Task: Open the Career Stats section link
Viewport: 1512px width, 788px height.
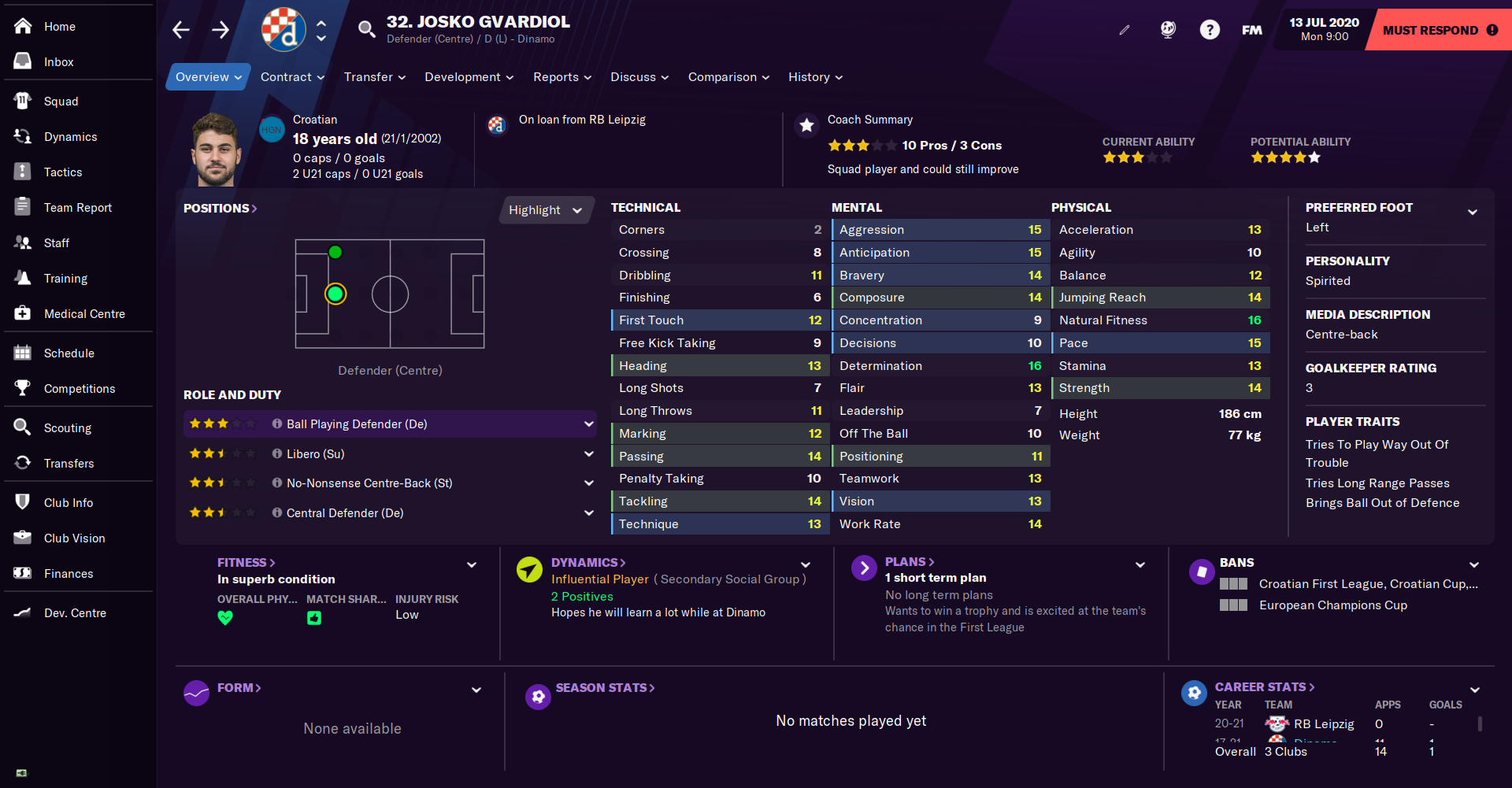Action: point(1264,687)
